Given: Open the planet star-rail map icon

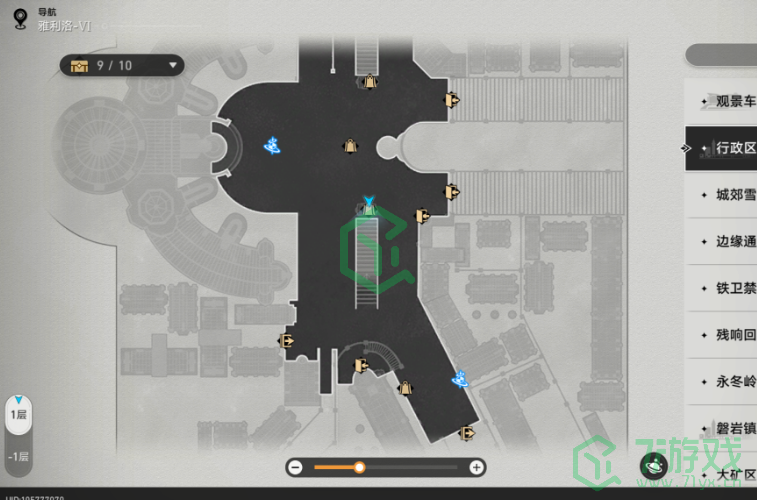Looking at the screenshot, I should point(654,465).
